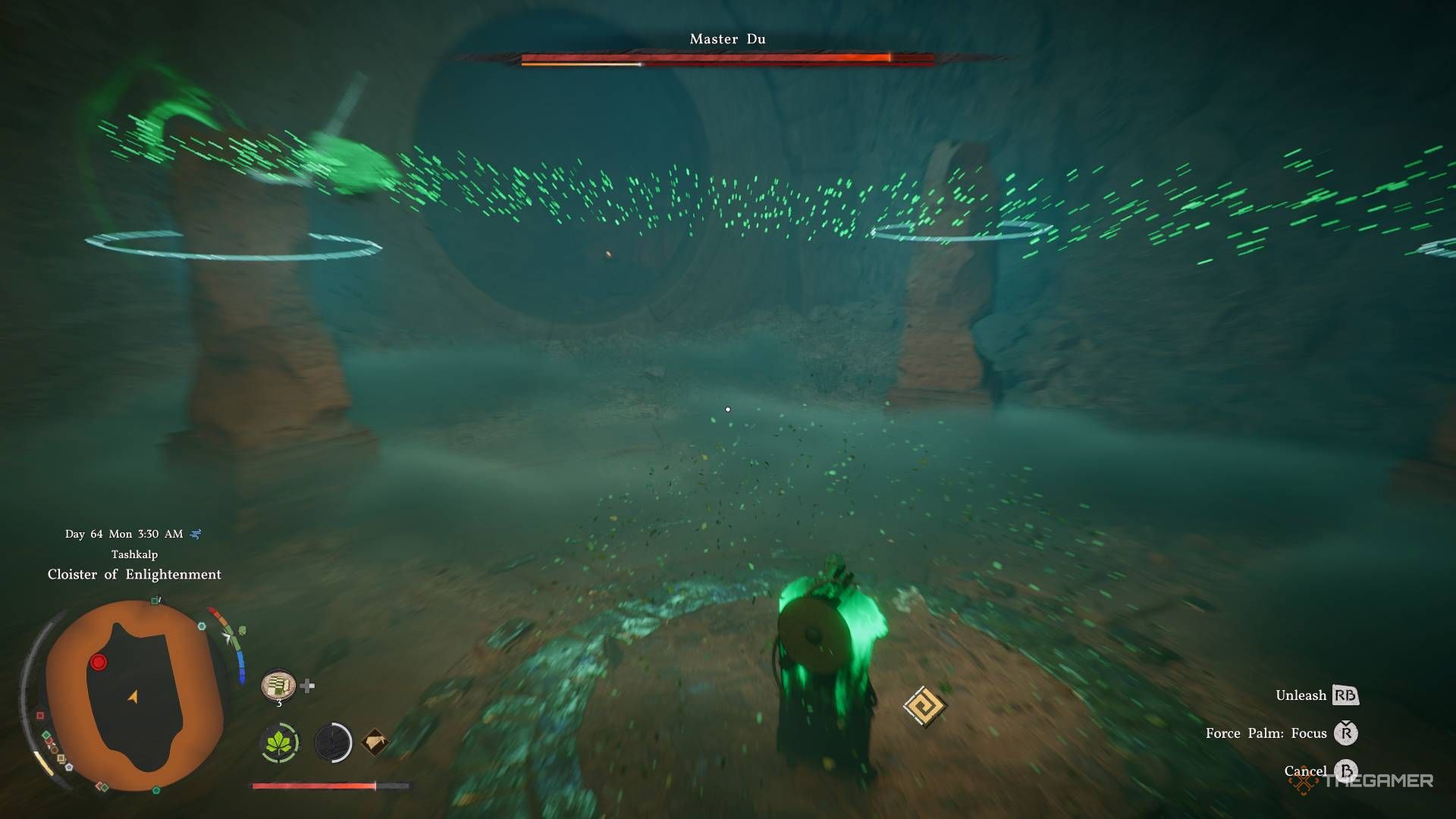
Task: Choose the diamond-shaped brown skill icon
Action: coord(375,742)
